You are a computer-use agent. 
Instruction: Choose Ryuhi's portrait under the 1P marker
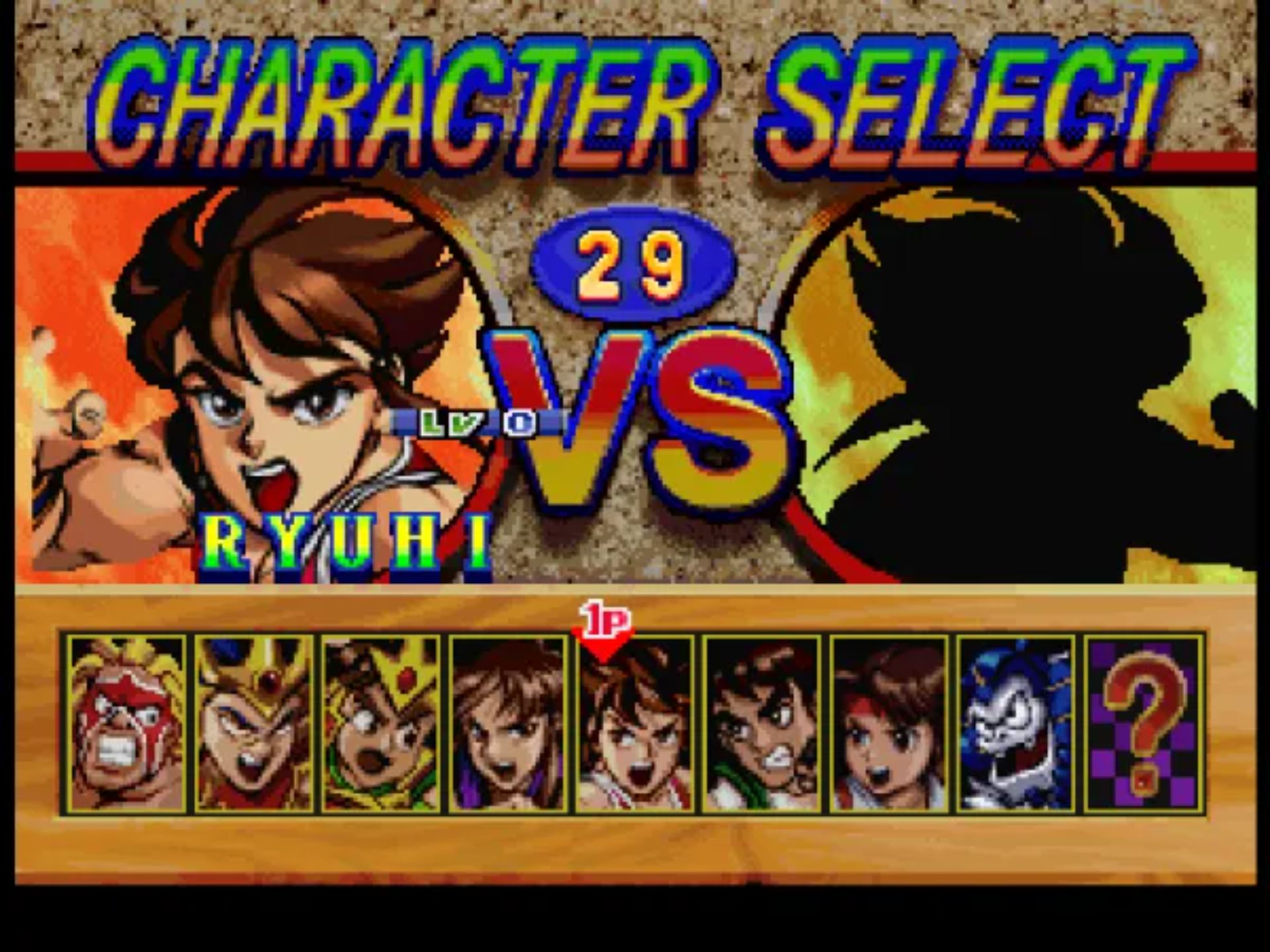(x=635, y=724)
